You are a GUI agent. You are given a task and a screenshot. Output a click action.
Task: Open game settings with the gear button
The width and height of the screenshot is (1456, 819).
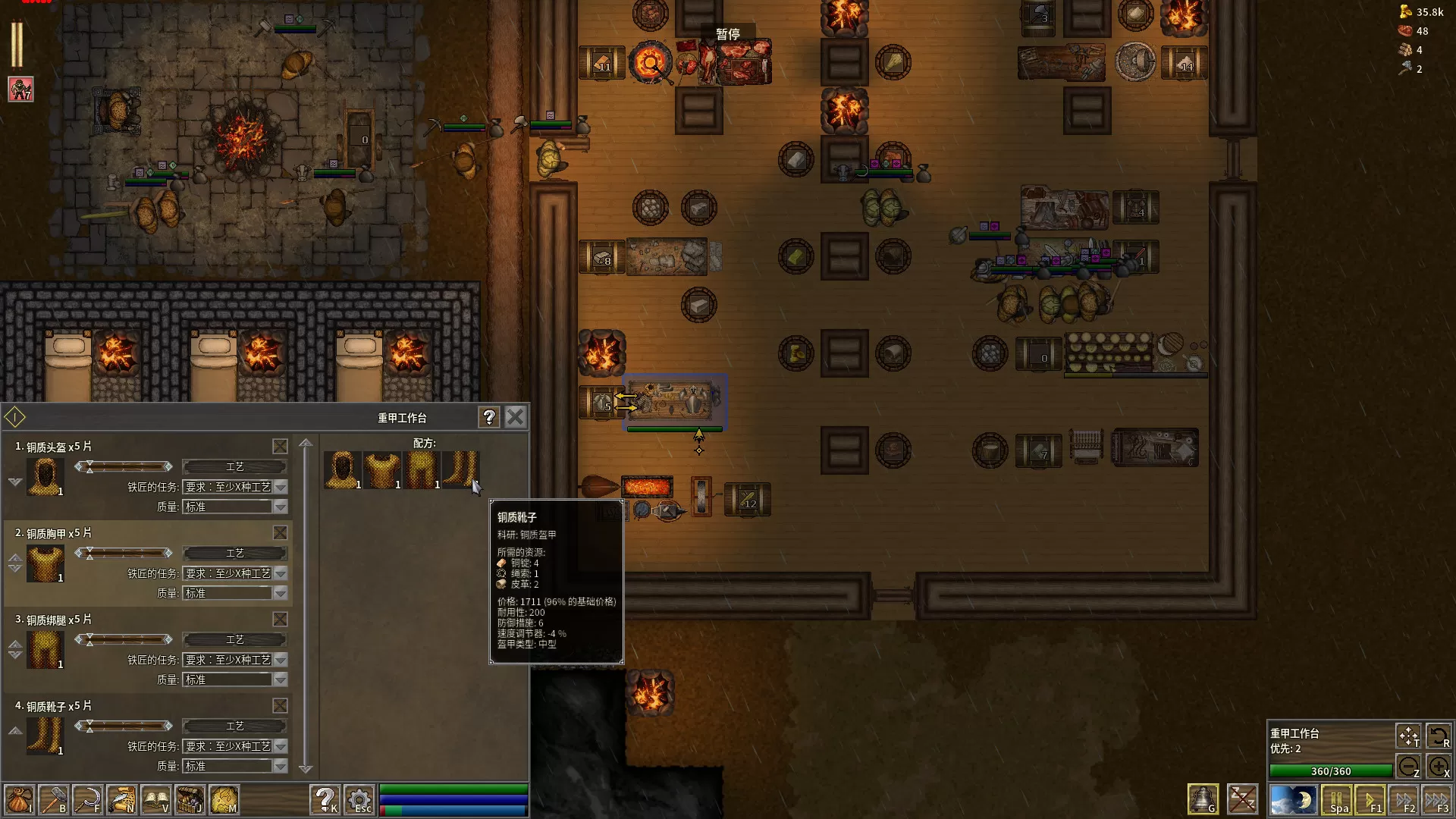click(x=359, y=800)
